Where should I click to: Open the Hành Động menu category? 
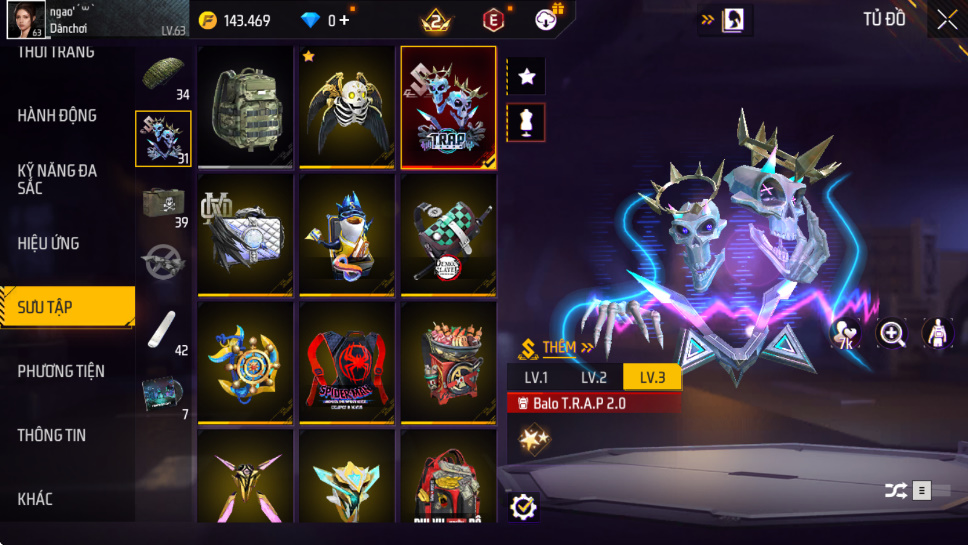click(x=57, y=115)
